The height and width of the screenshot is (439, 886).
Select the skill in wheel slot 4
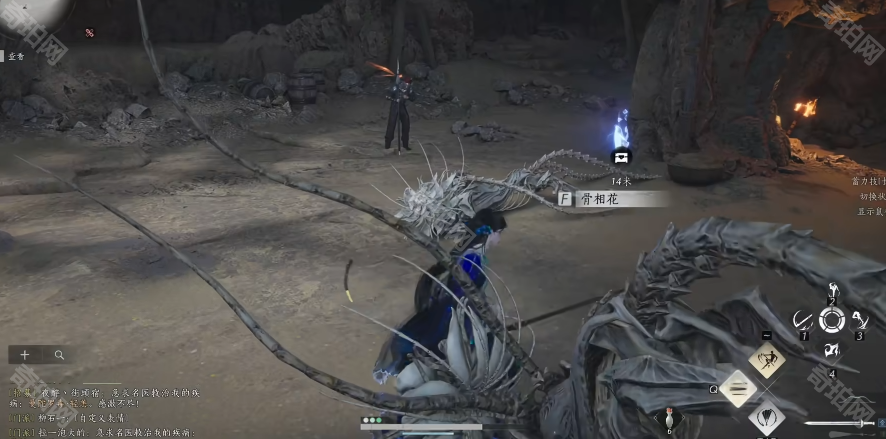point(831,350)
